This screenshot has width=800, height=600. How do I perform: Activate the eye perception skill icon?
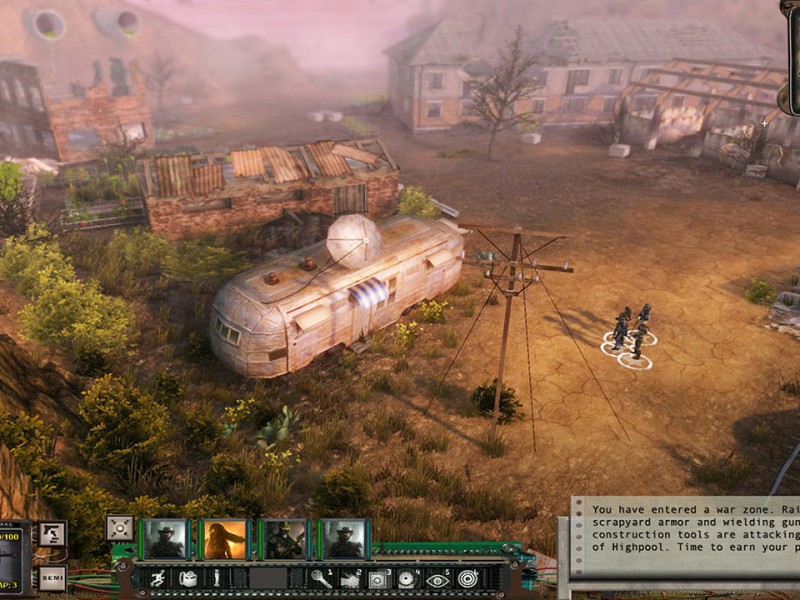pyautogui.click(x=437, y=578)
